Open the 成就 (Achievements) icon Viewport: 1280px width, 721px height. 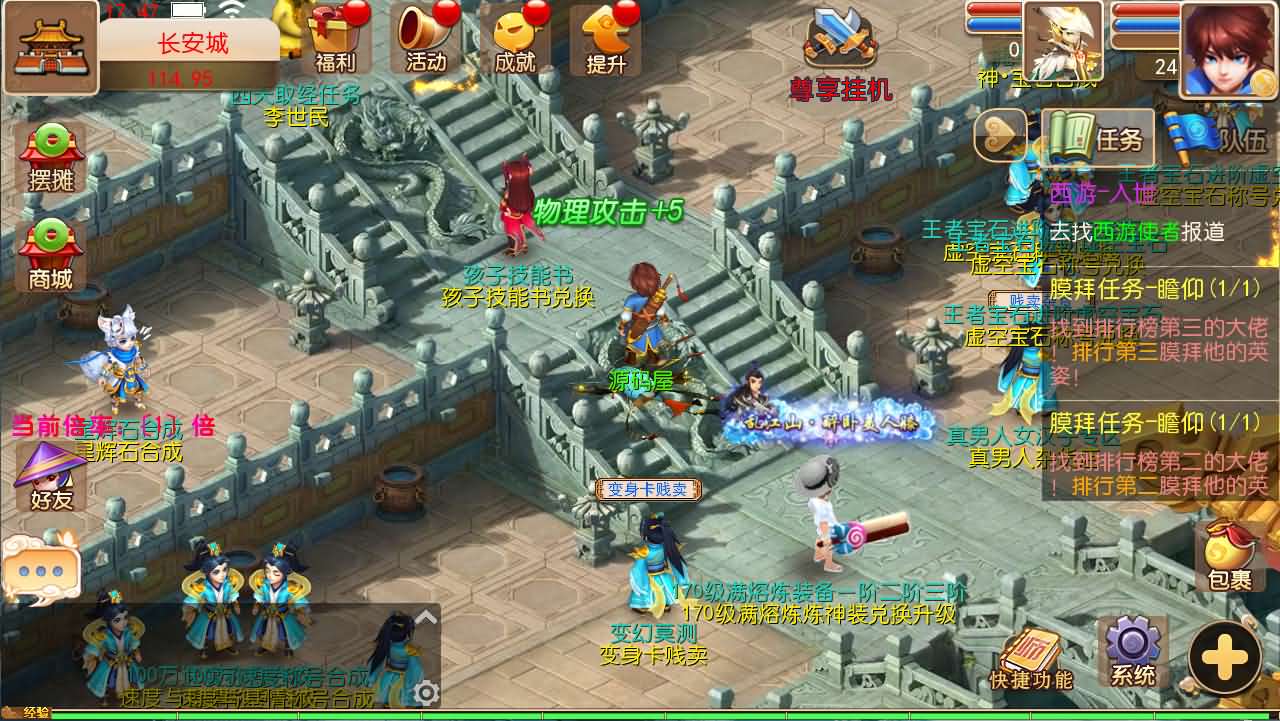click(516, 40)
